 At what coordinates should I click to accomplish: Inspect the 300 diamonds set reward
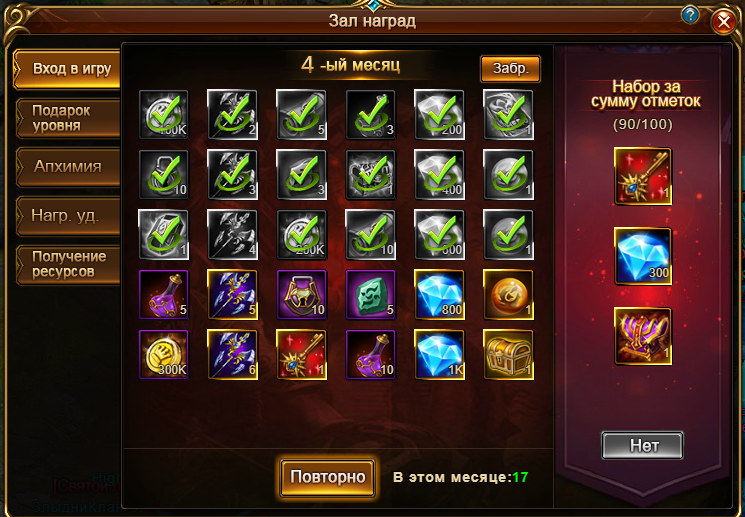tap(642, 257)
